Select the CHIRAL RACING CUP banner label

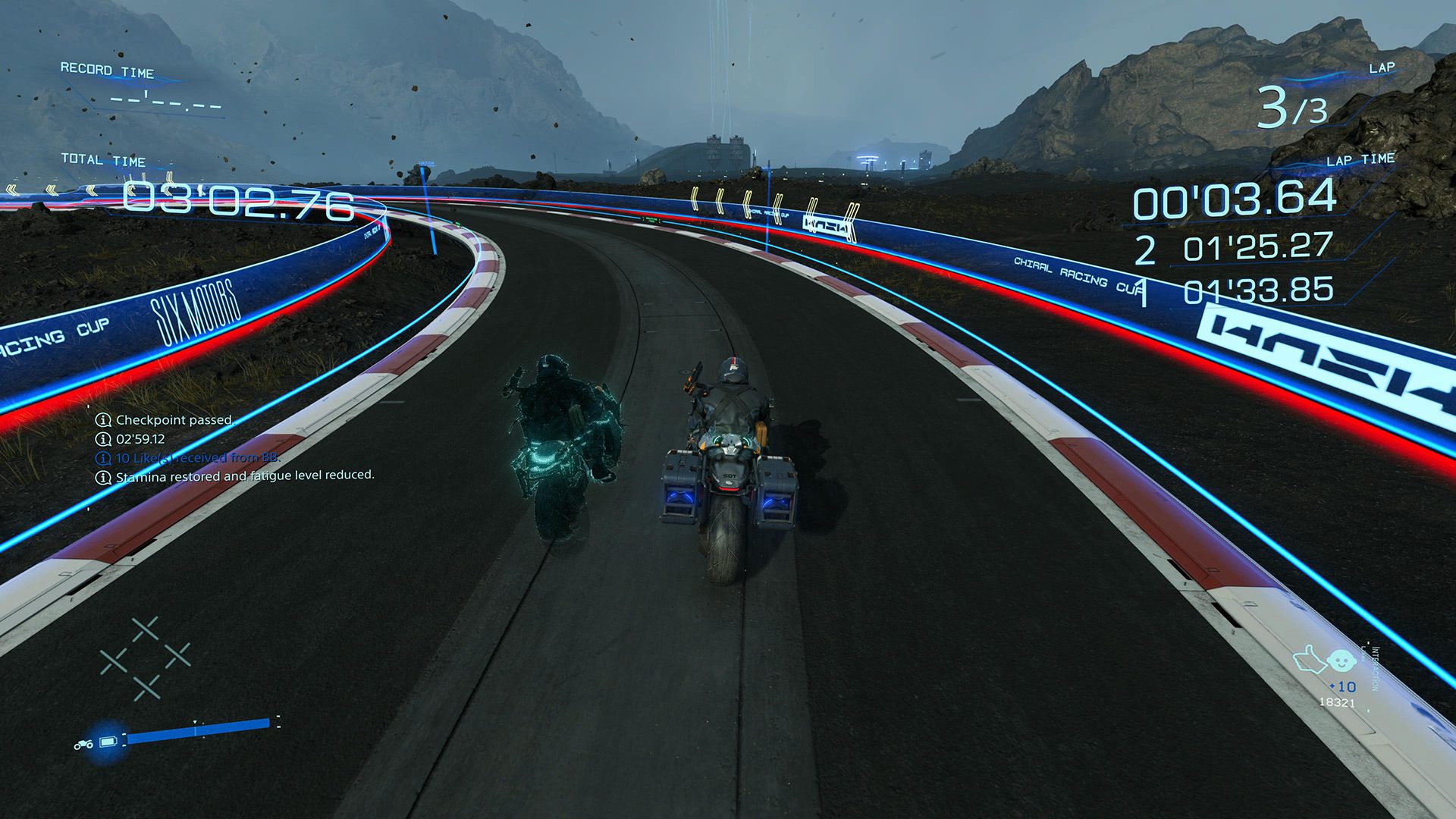[1076, 275]
